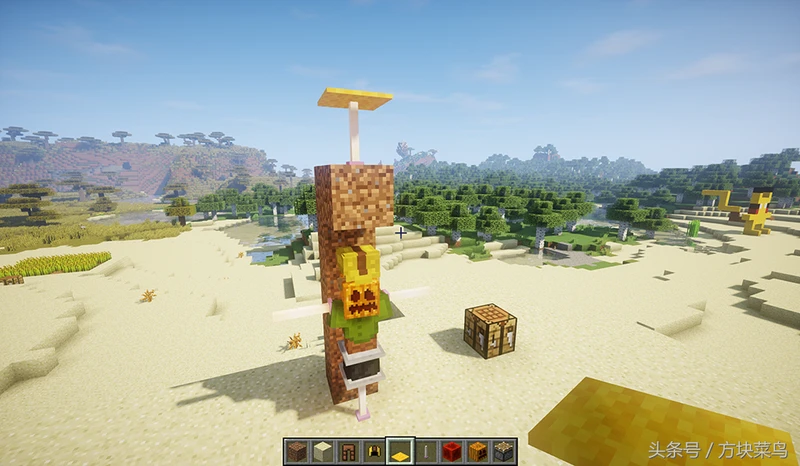Choose the leather leggings in the hotbar
Image resolution: width=800 pixels, height=466 pixels.
coord(347,451)
